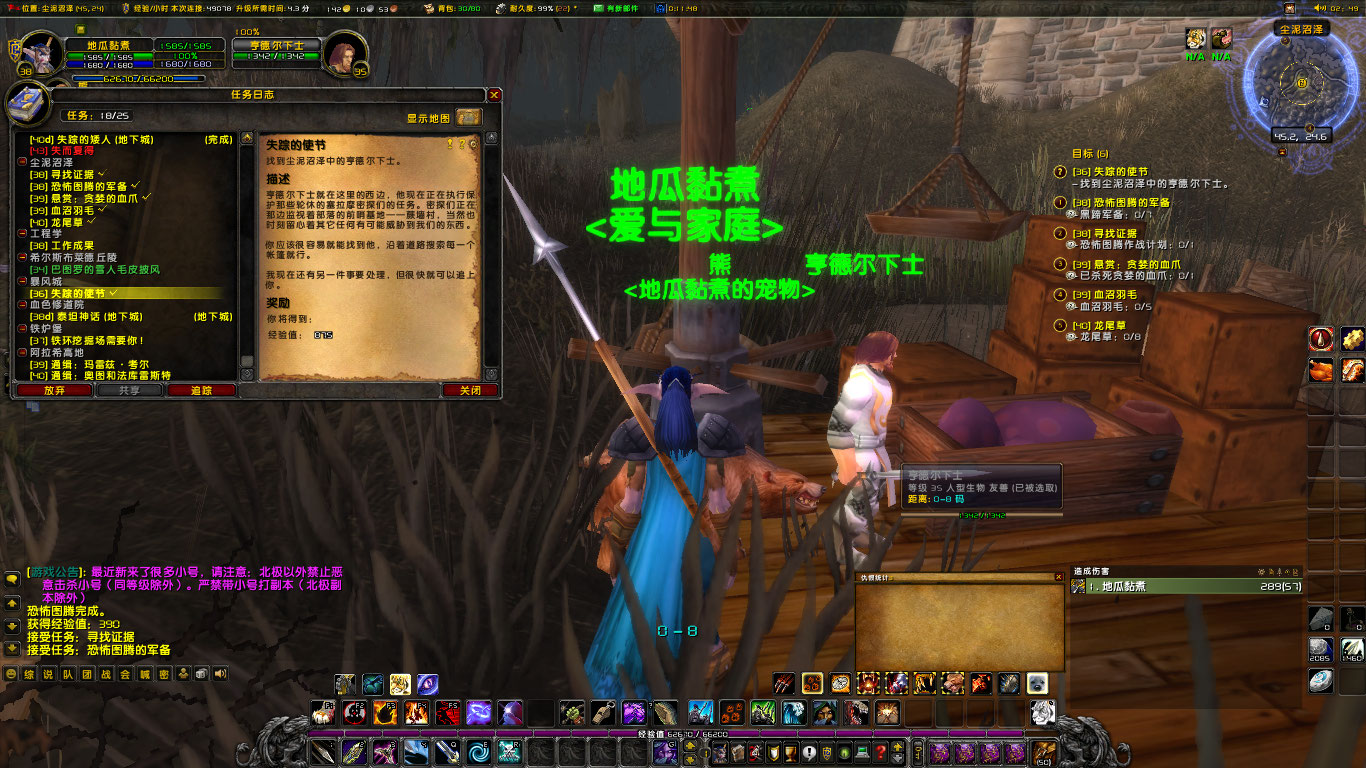This screenshot has height=768, width=1366.
Task: Collapse the 阿拉希高地 quest category
Action: [x=22, y=353]
